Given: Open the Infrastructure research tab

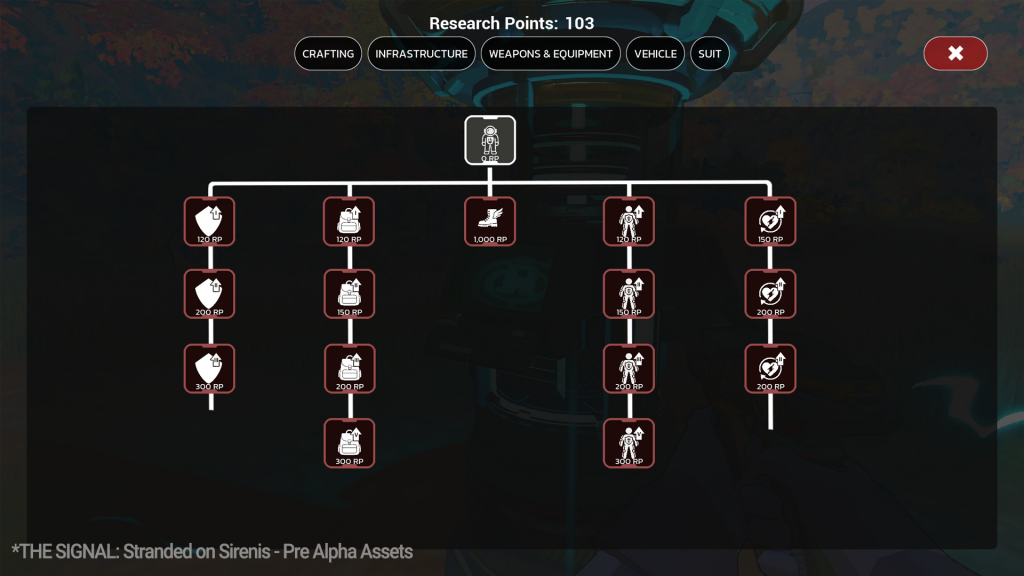Looking at the screenshot, I should pos(421,54).
